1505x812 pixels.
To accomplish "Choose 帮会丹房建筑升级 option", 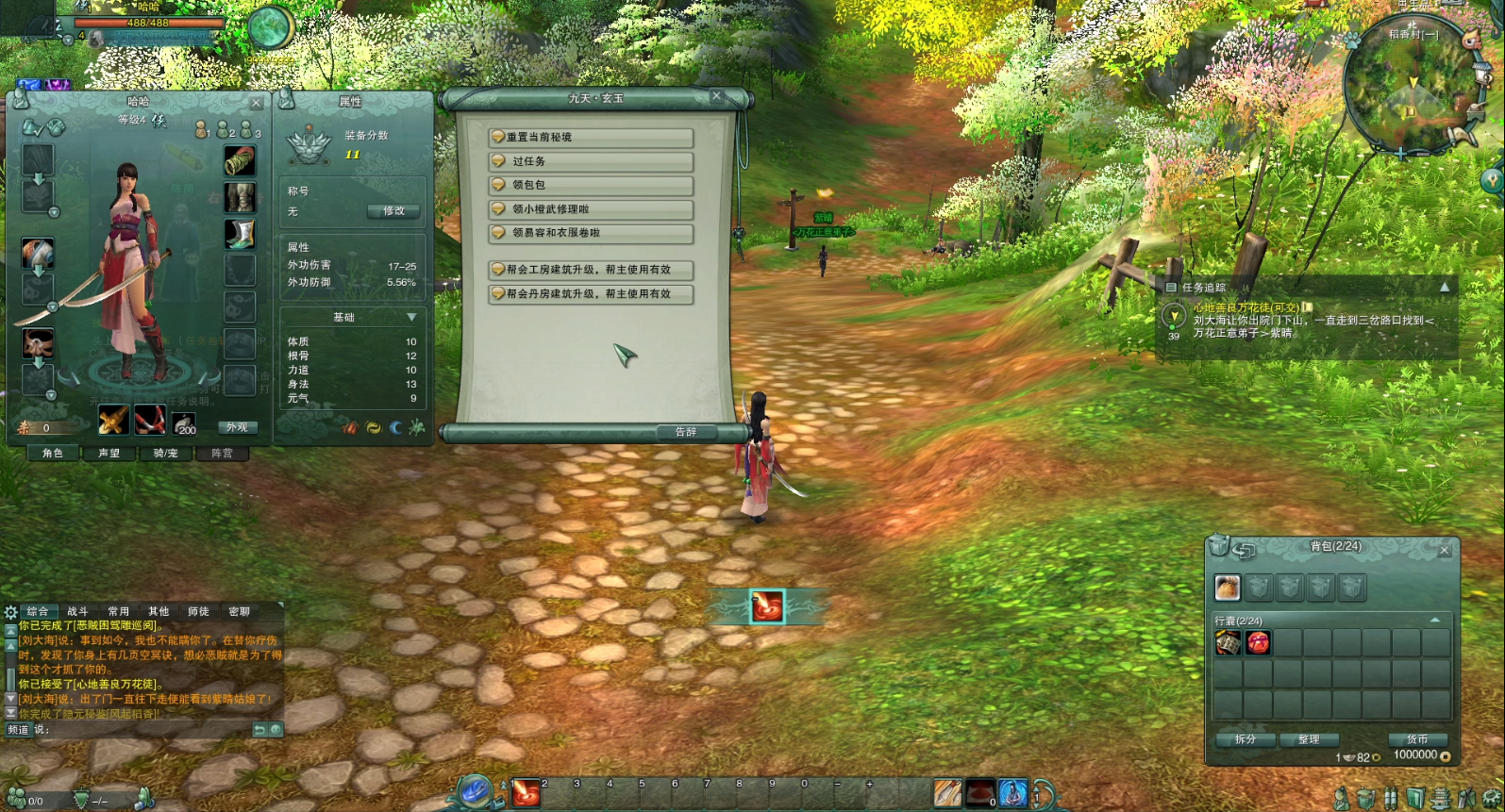I will tap(591, 294).
